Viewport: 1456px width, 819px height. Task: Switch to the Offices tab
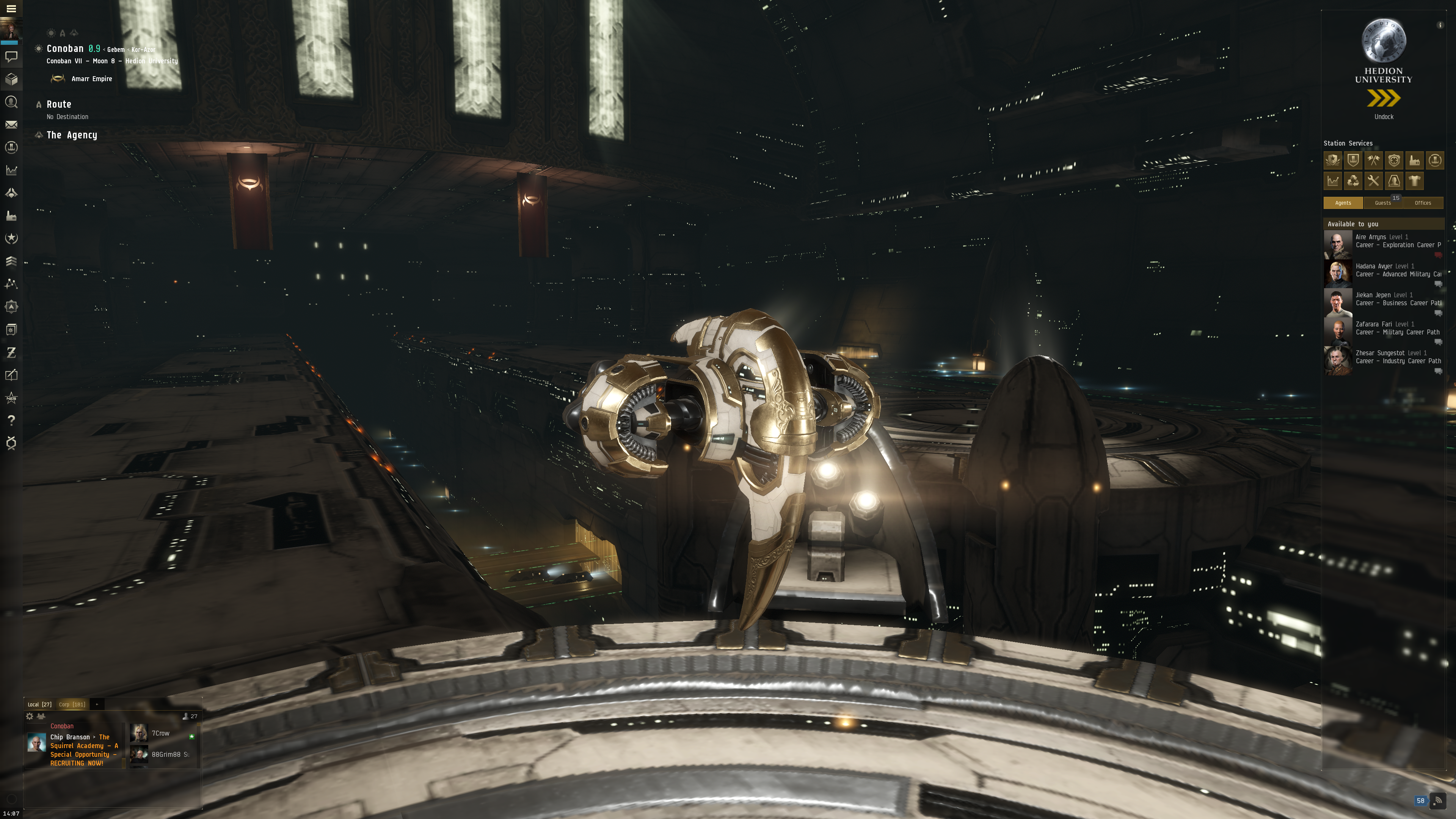[1423, 203]
